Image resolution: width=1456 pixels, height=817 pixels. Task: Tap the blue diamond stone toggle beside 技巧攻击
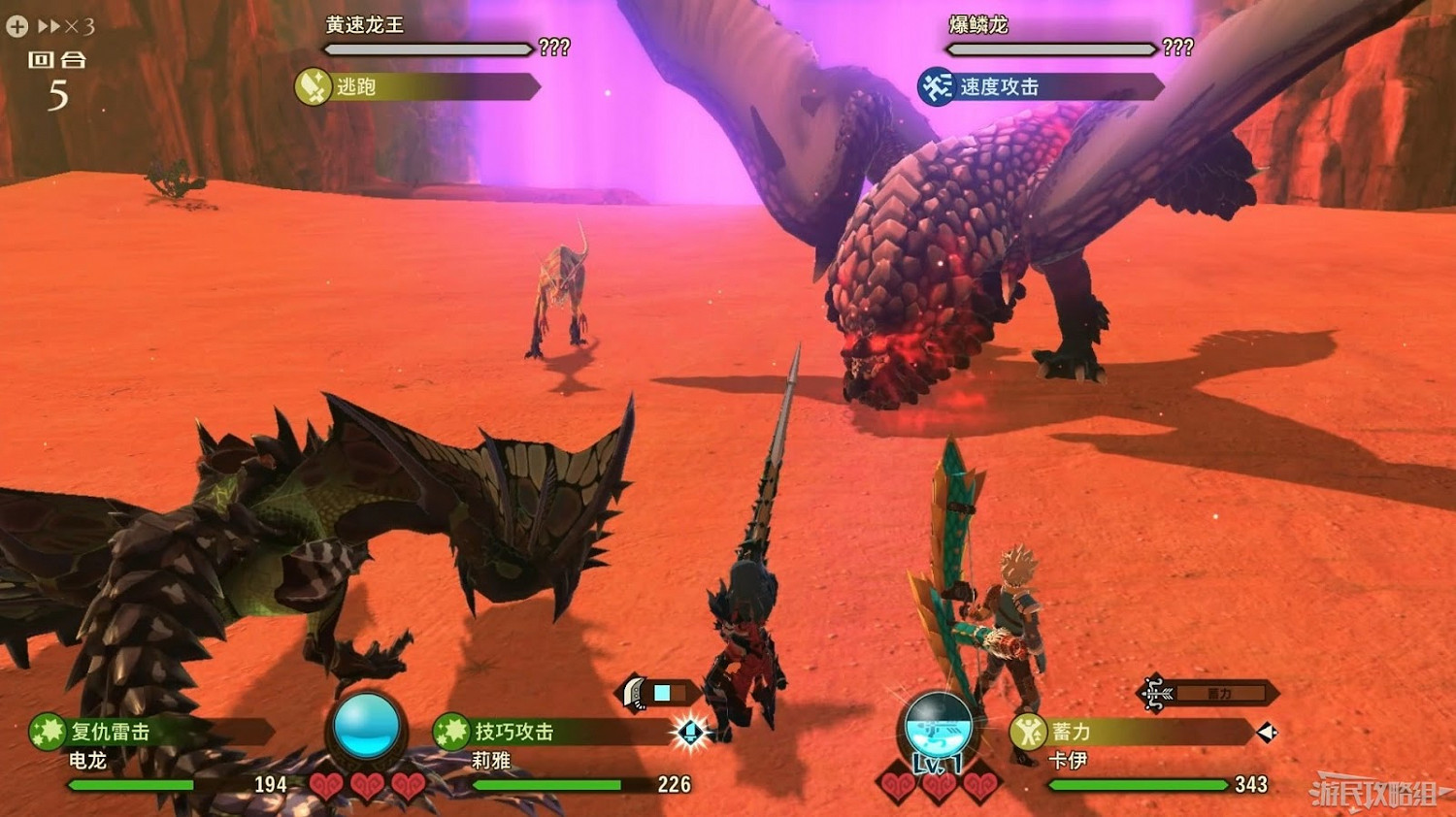[691, 733]
